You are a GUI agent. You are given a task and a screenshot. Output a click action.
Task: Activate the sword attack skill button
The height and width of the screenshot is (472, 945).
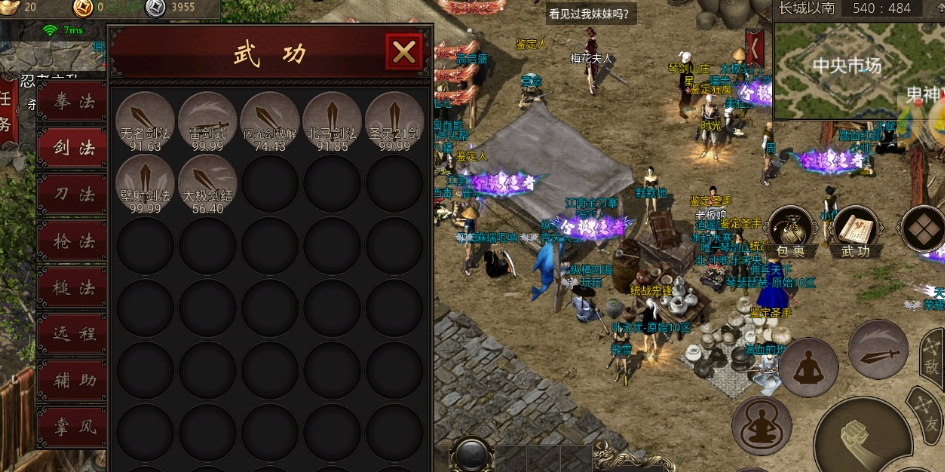878,349
